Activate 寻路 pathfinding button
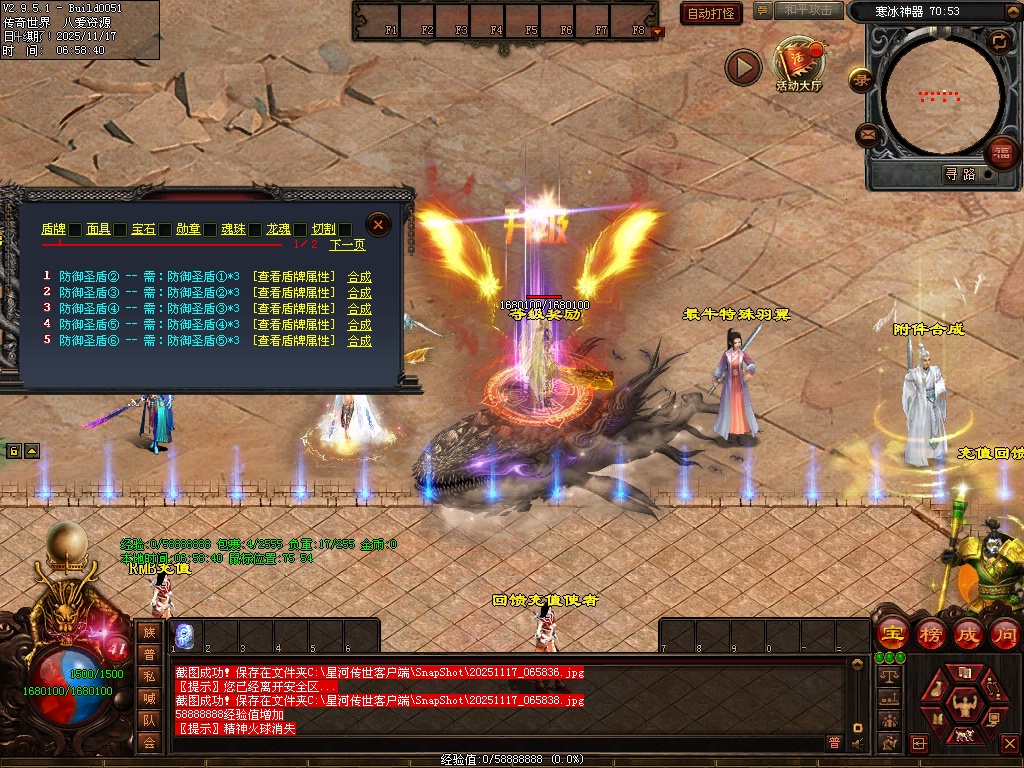1024x768 pixels. (x=960, y=174)
